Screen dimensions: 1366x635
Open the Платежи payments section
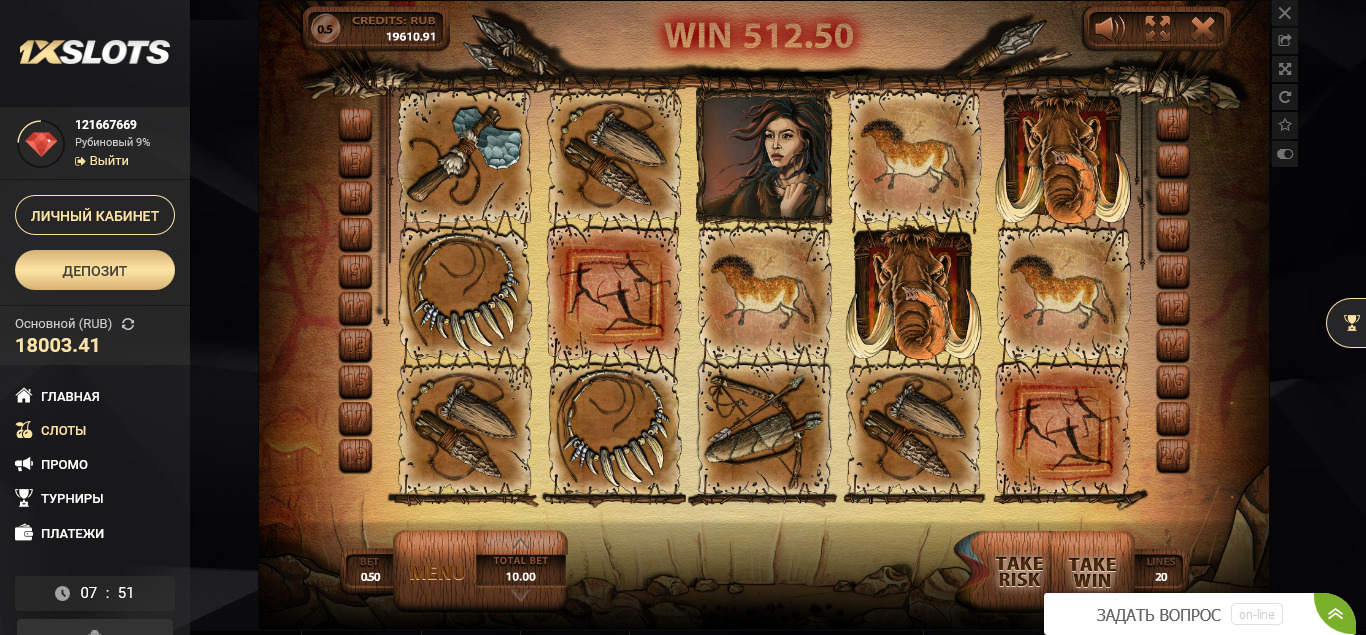(x=72, y=533)
